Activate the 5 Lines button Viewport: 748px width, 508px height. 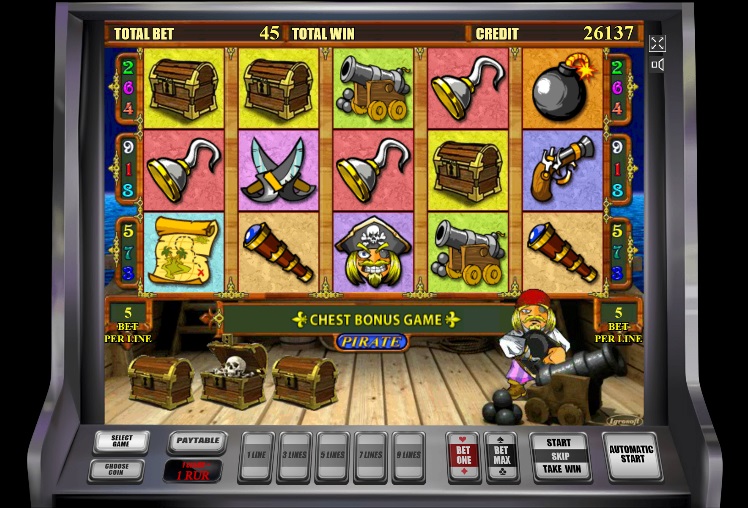point(332,456)
